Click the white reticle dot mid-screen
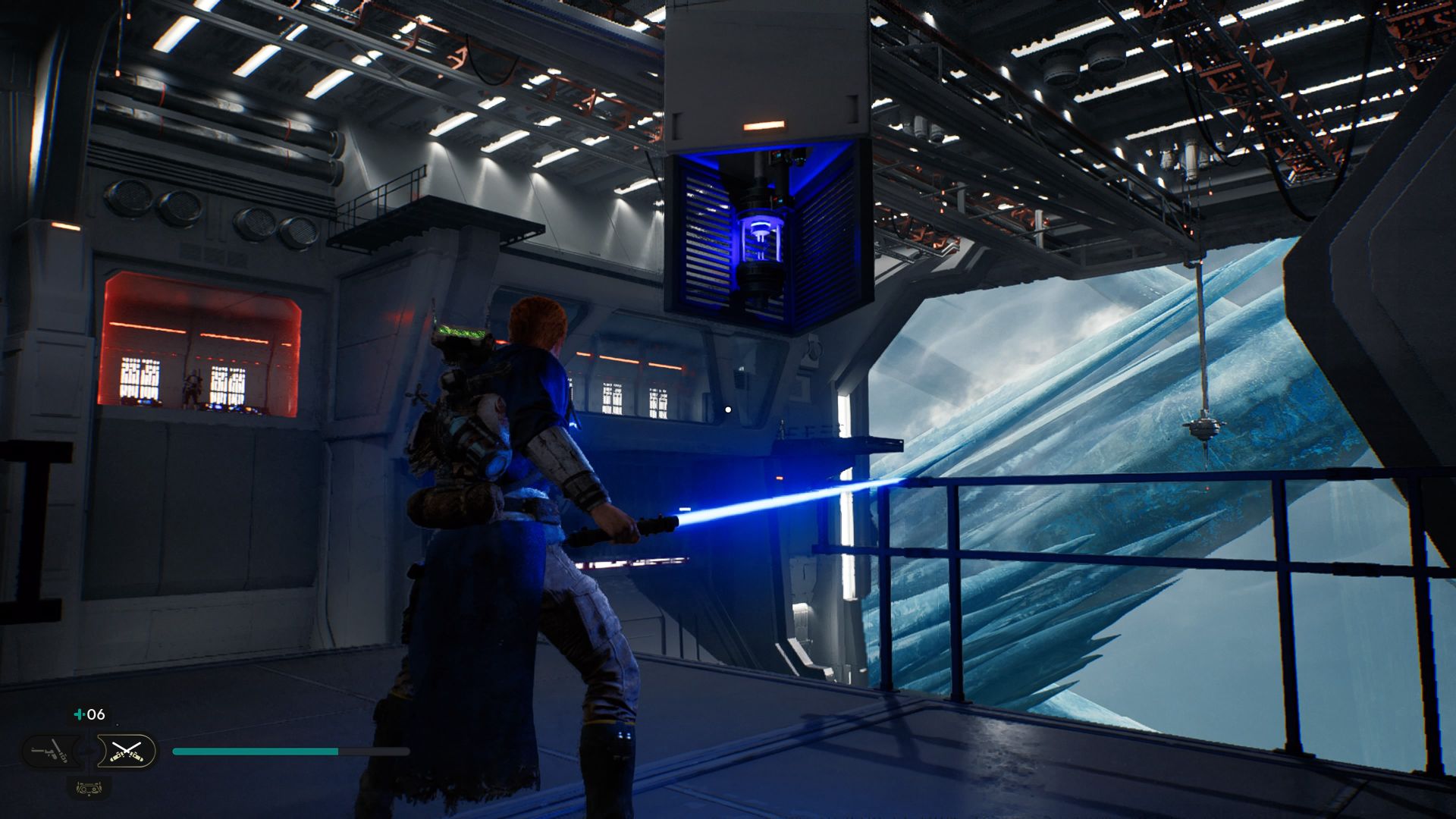Viewport: 1456px width, 819px height. click(728, 409)
